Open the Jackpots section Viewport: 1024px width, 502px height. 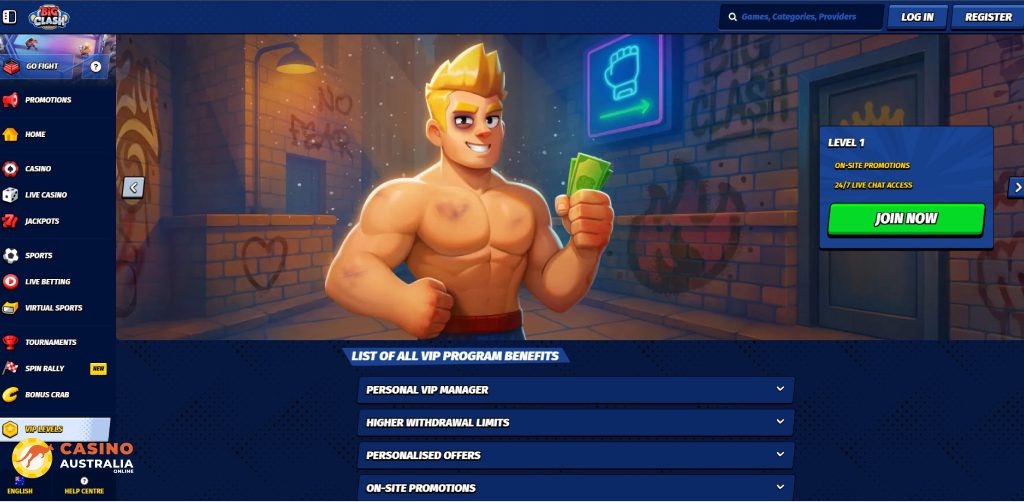pyautogui.click(x=42, y=221)
